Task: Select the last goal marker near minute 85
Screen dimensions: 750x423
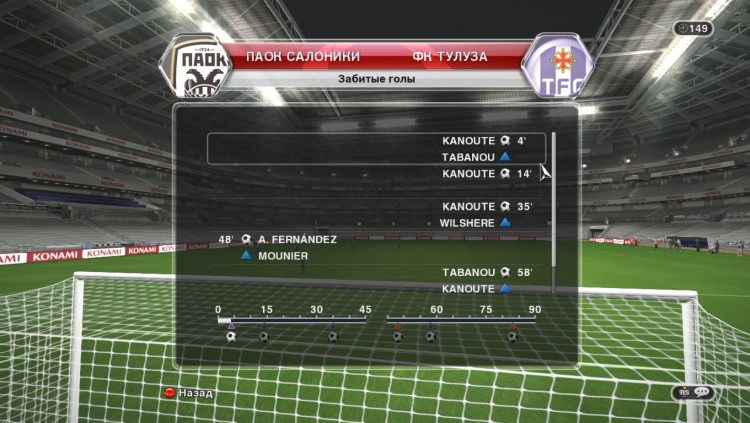Action: [512, 336]
